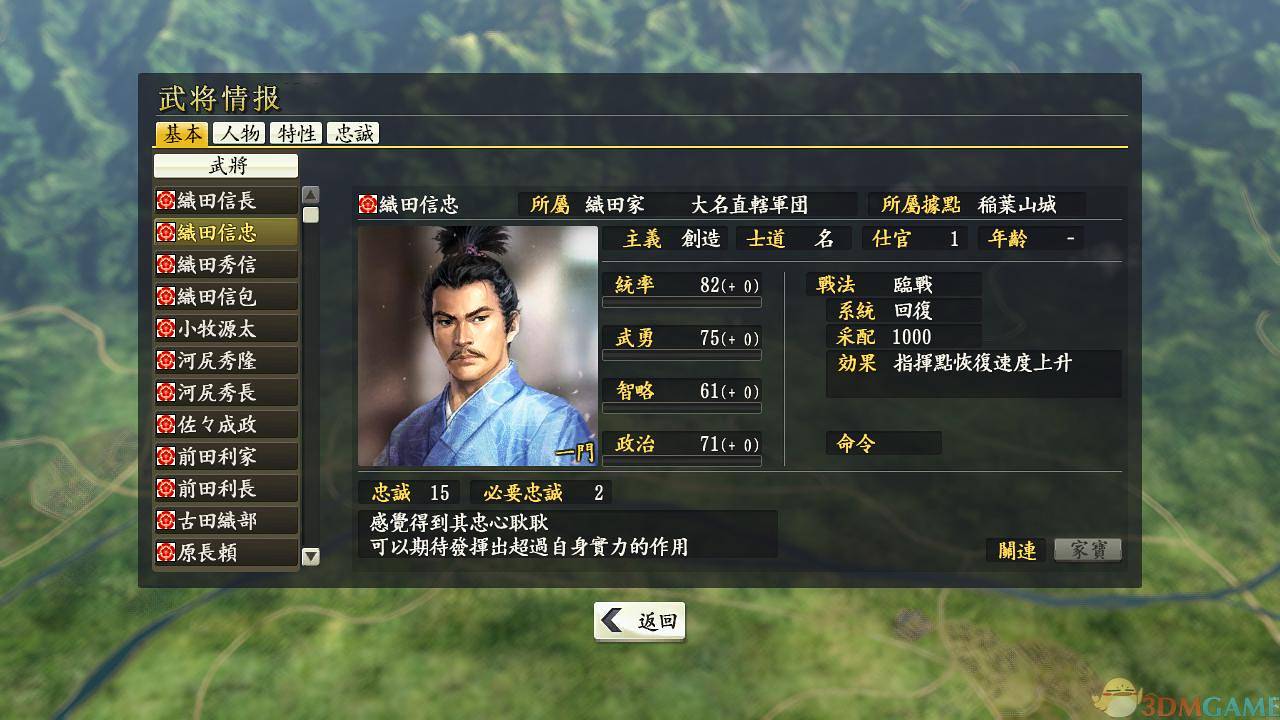
Task: Click the crest icon beside 佐々成政
Action: click(167, 424)
